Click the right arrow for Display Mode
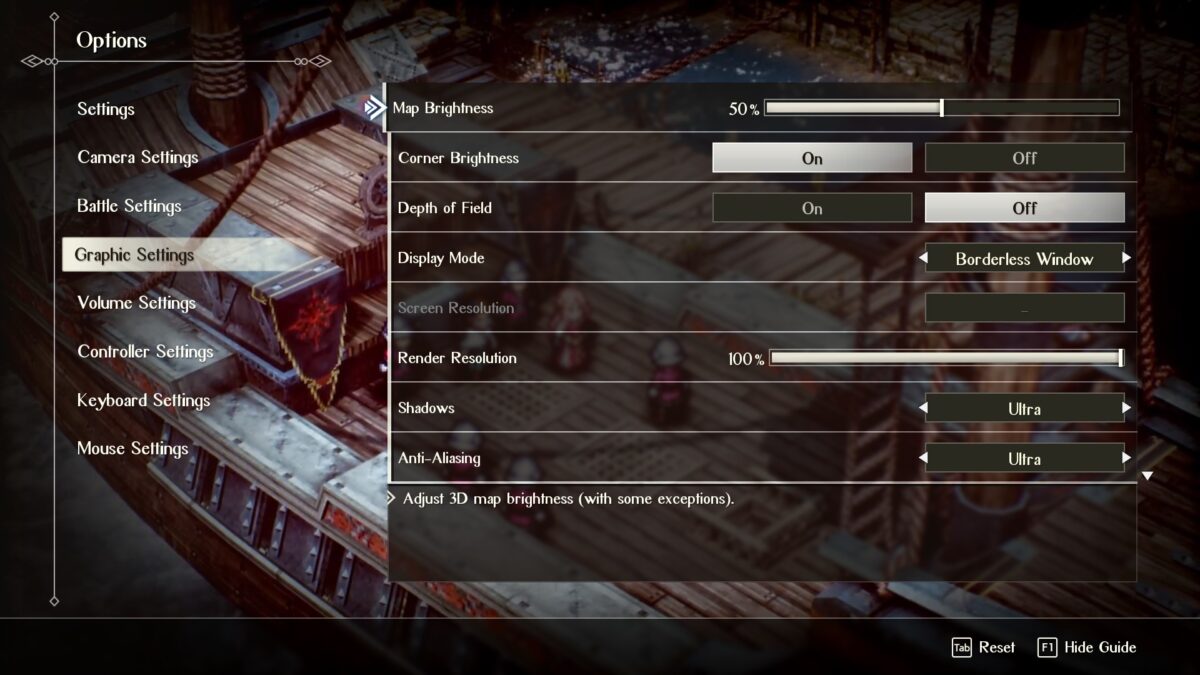The width and height of the screenshot is (1200, 675). pyautogui.click(x=1127, y=258)
